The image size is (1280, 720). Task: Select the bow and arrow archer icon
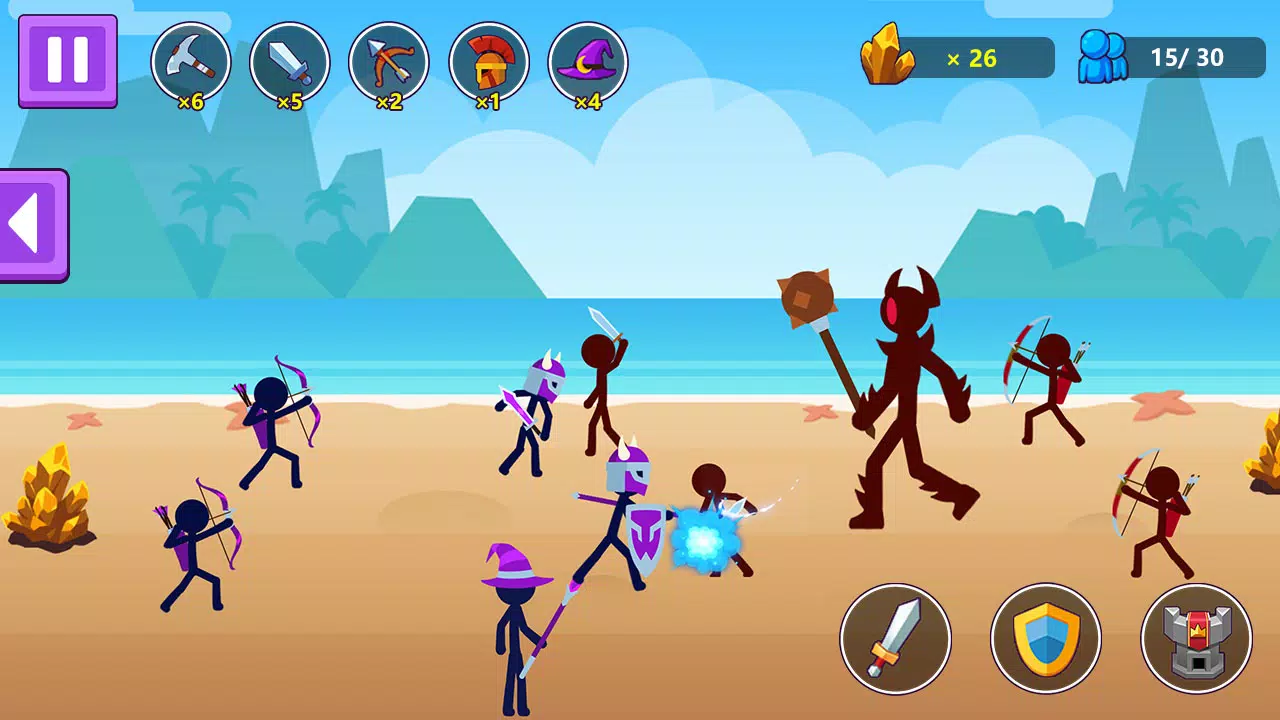pos(389,60)
